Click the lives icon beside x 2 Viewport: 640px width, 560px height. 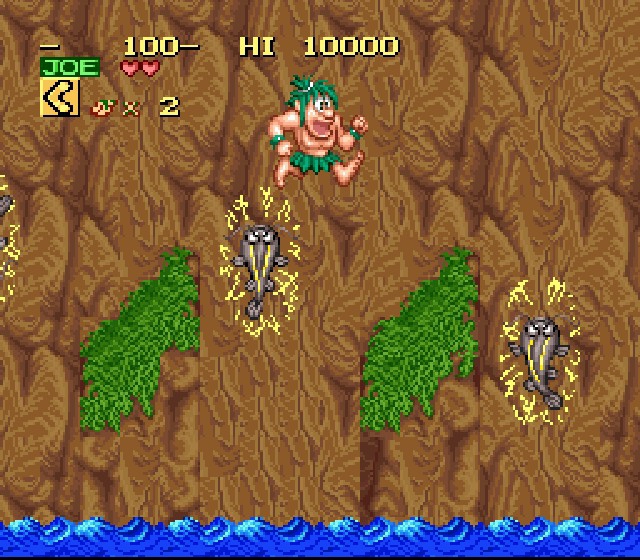pos(101,105)
